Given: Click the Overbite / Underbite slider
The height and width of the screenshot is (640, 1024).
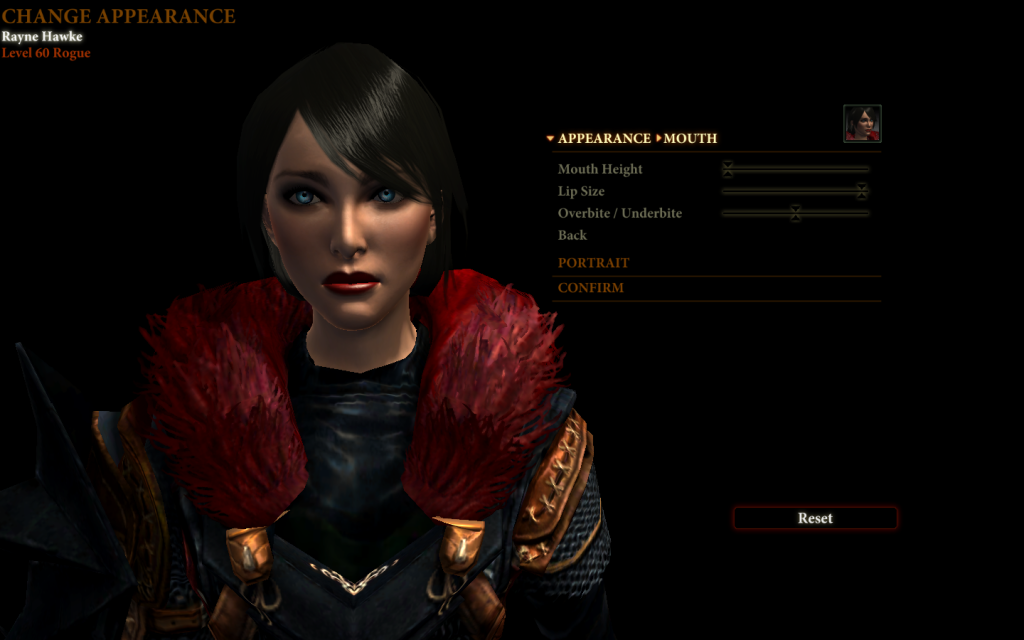Looking at the screenshot, I should tap(795, 213).
